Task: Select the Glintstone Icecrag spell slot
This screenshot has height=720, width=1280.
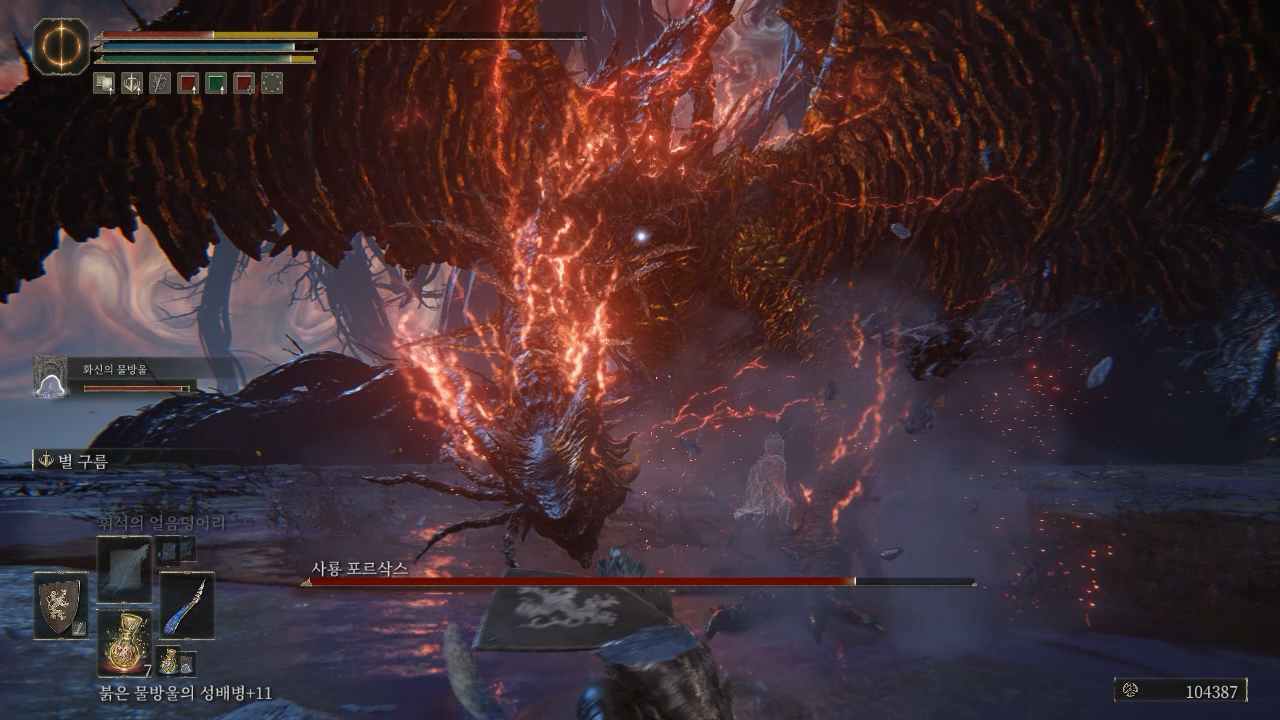Action: 124,568
